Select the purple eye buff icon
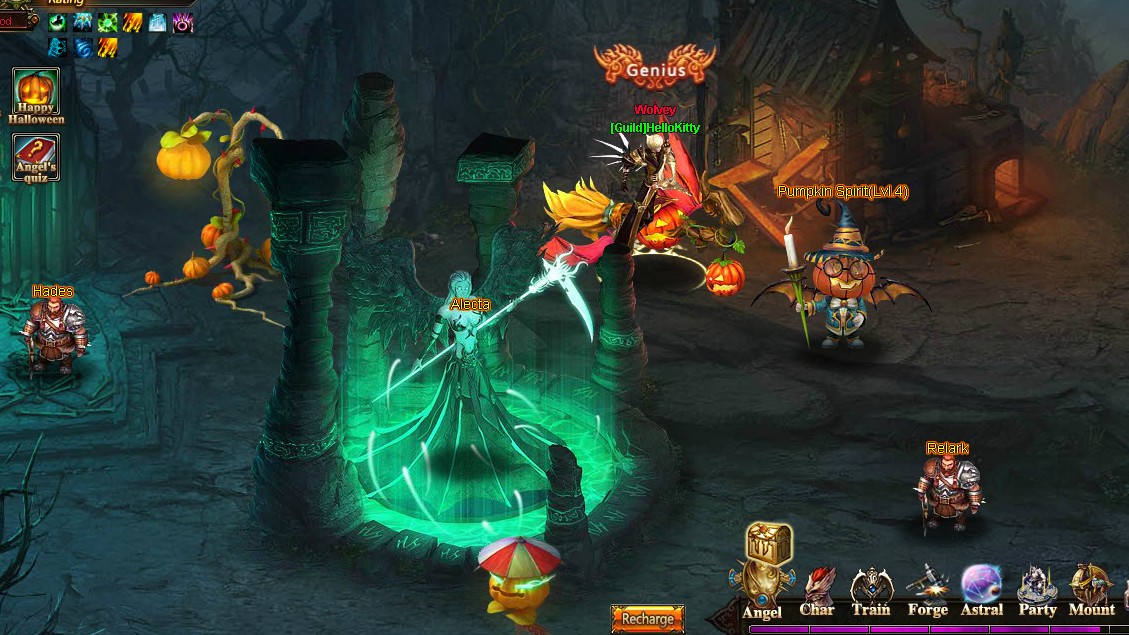Viewport: 1129px width, 635px height. [x=183, y=23]
